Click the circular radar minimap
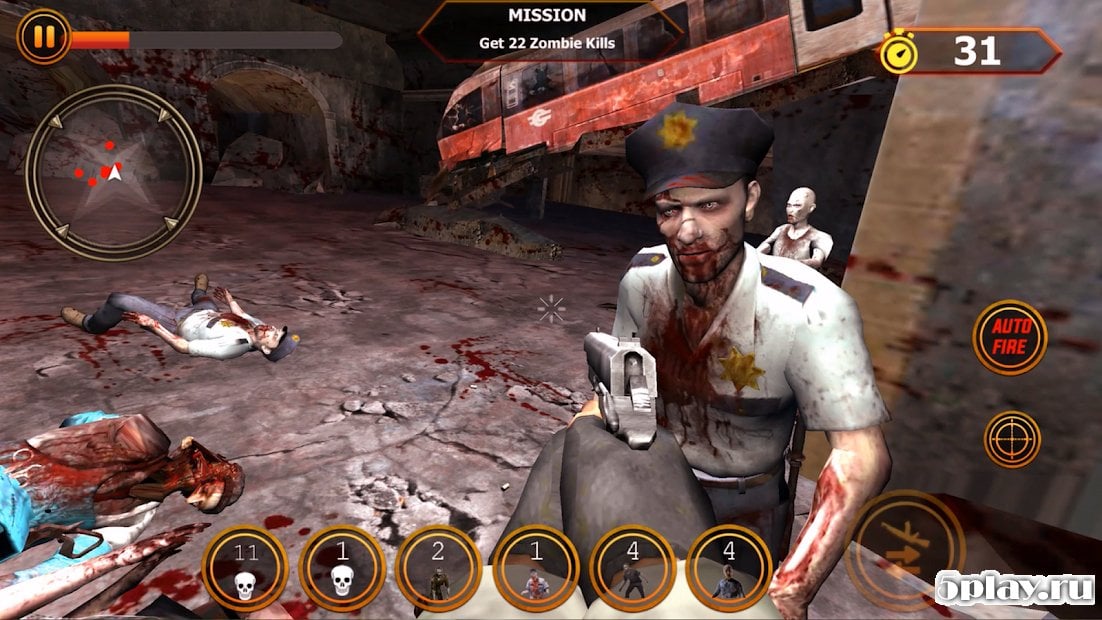Viewport: 1102px width, 620px height. pyautogui.click(x=114, y=173)
